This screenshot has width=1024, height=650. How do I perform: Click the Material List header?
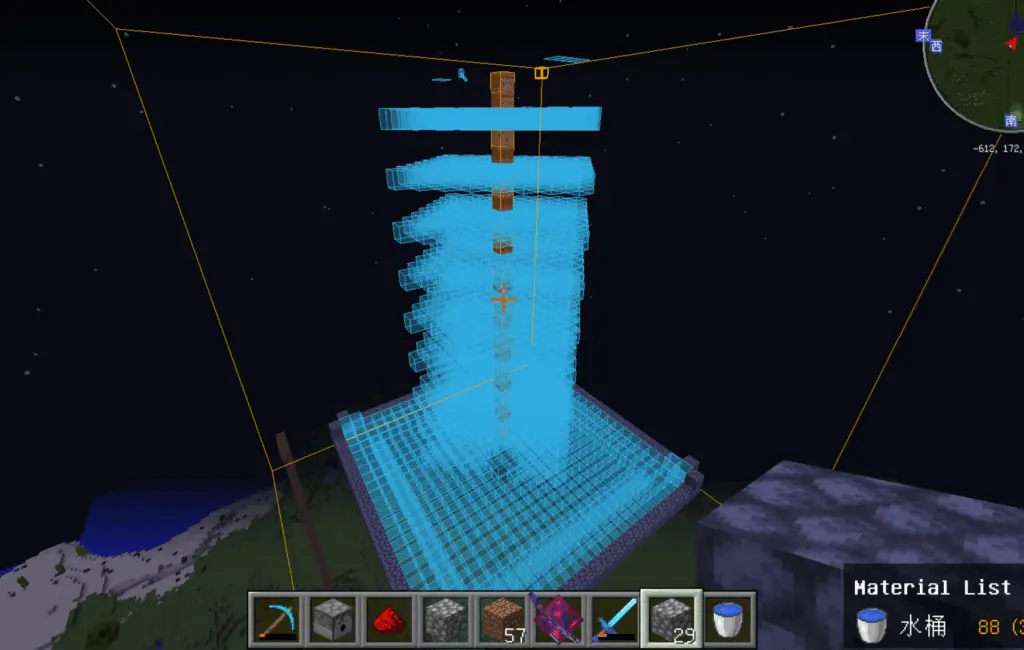click(932, 588)
